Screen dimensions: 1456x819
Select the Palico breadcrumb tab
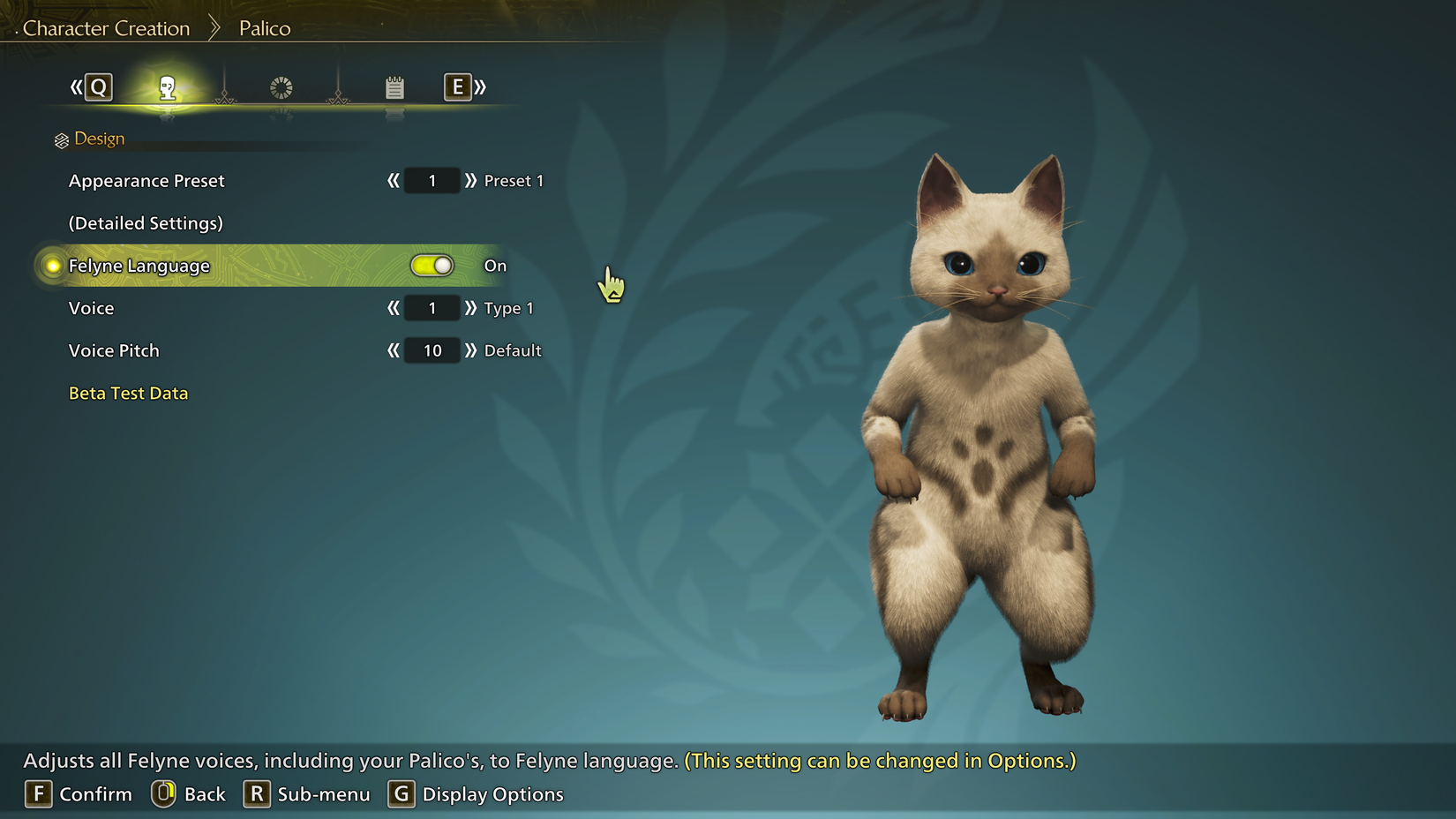[264, 27]
